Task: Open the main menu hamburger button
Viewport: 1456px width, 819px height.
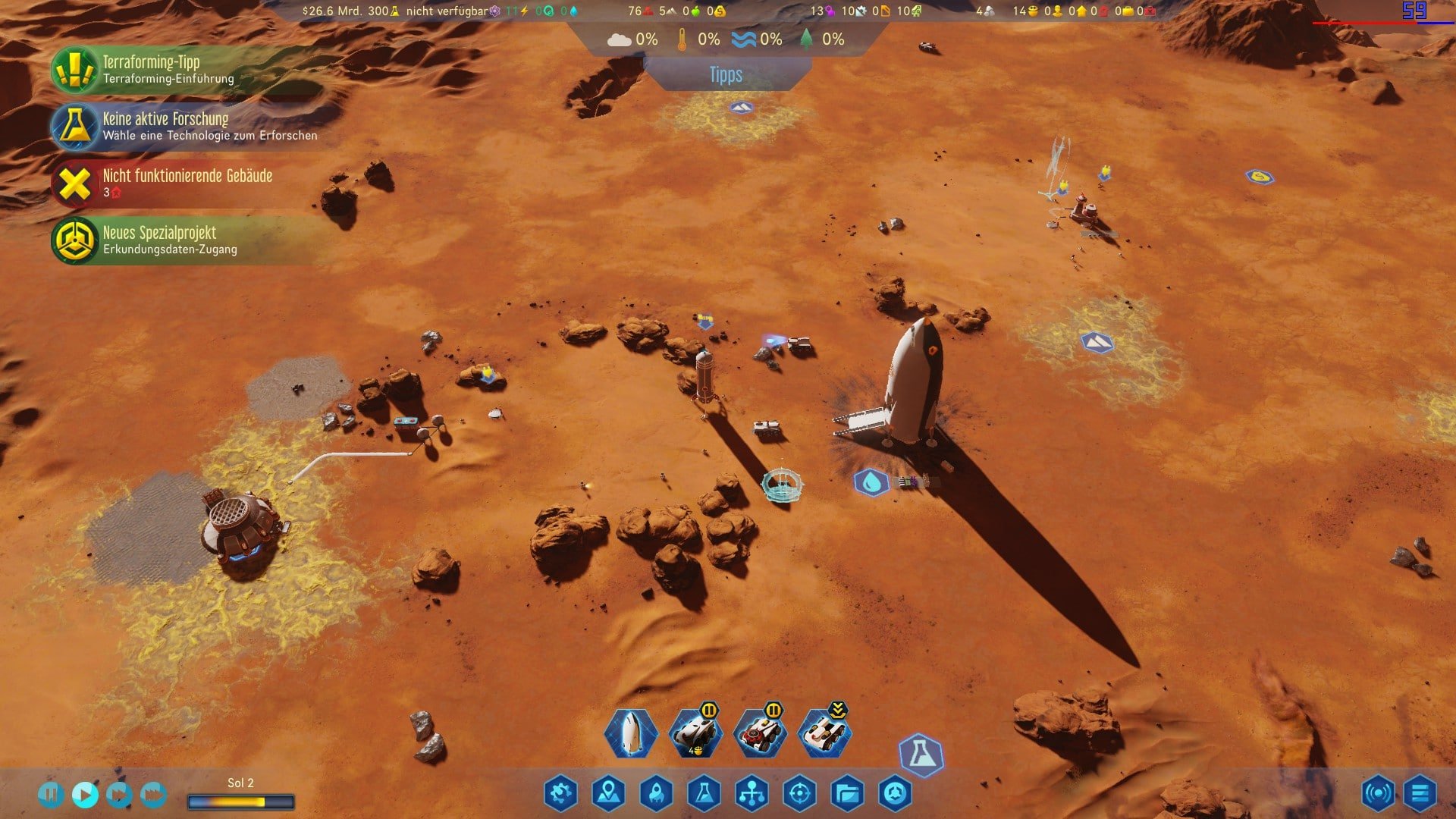Action: tap(1420, 793)
